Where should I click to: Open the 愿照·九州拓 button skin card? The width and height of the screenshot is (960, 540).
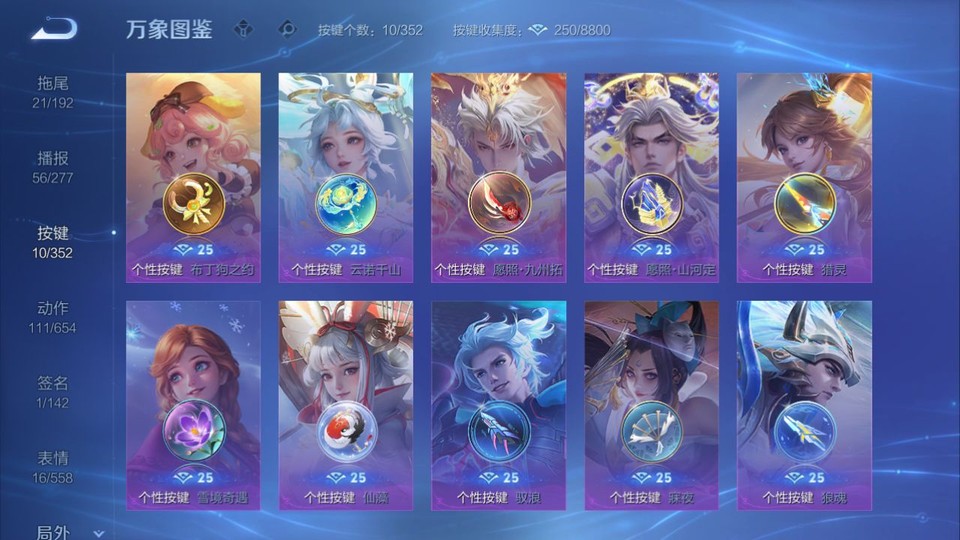click(498, 177)
